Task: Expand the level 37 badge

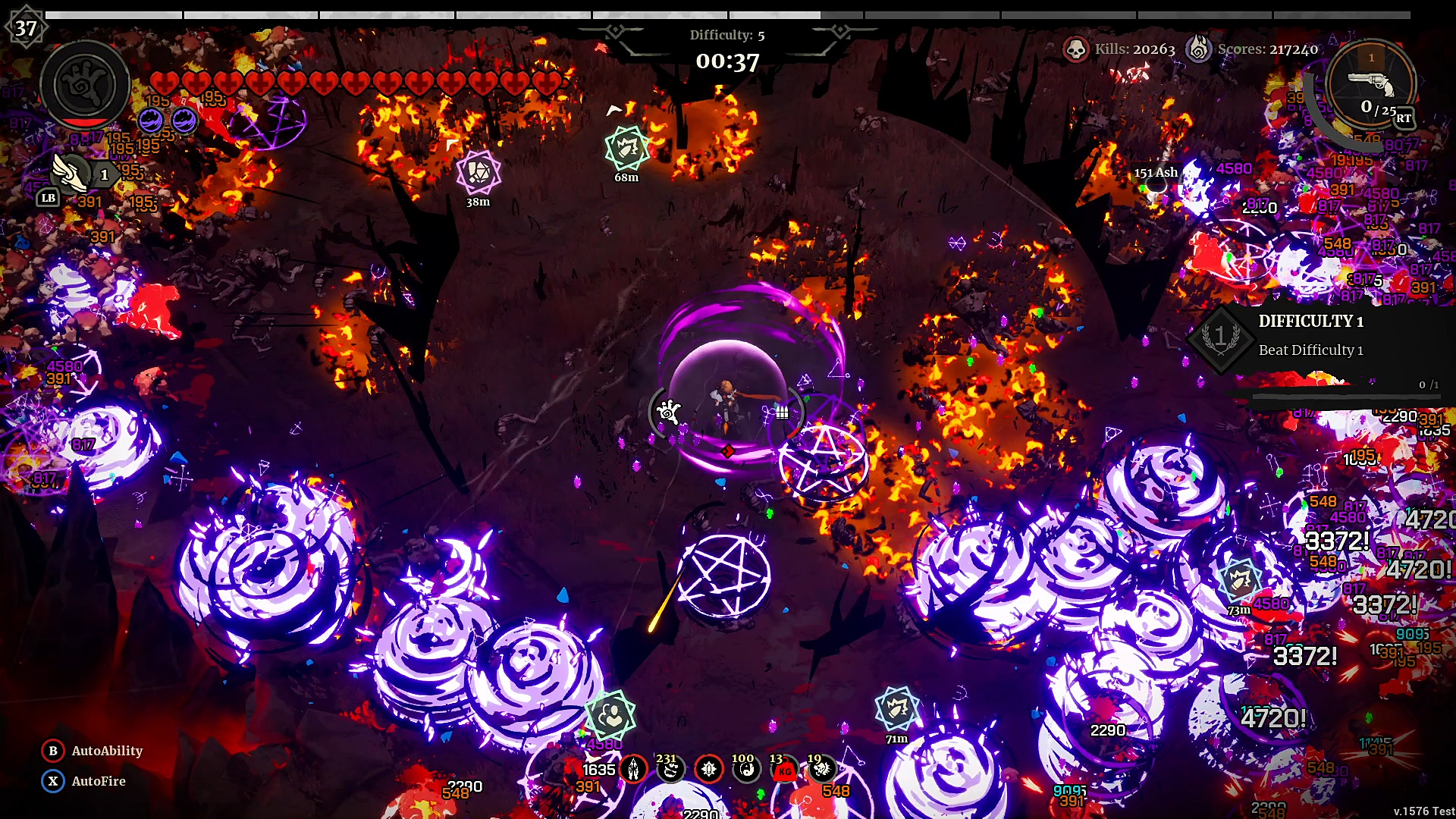Action: (25, 27)
